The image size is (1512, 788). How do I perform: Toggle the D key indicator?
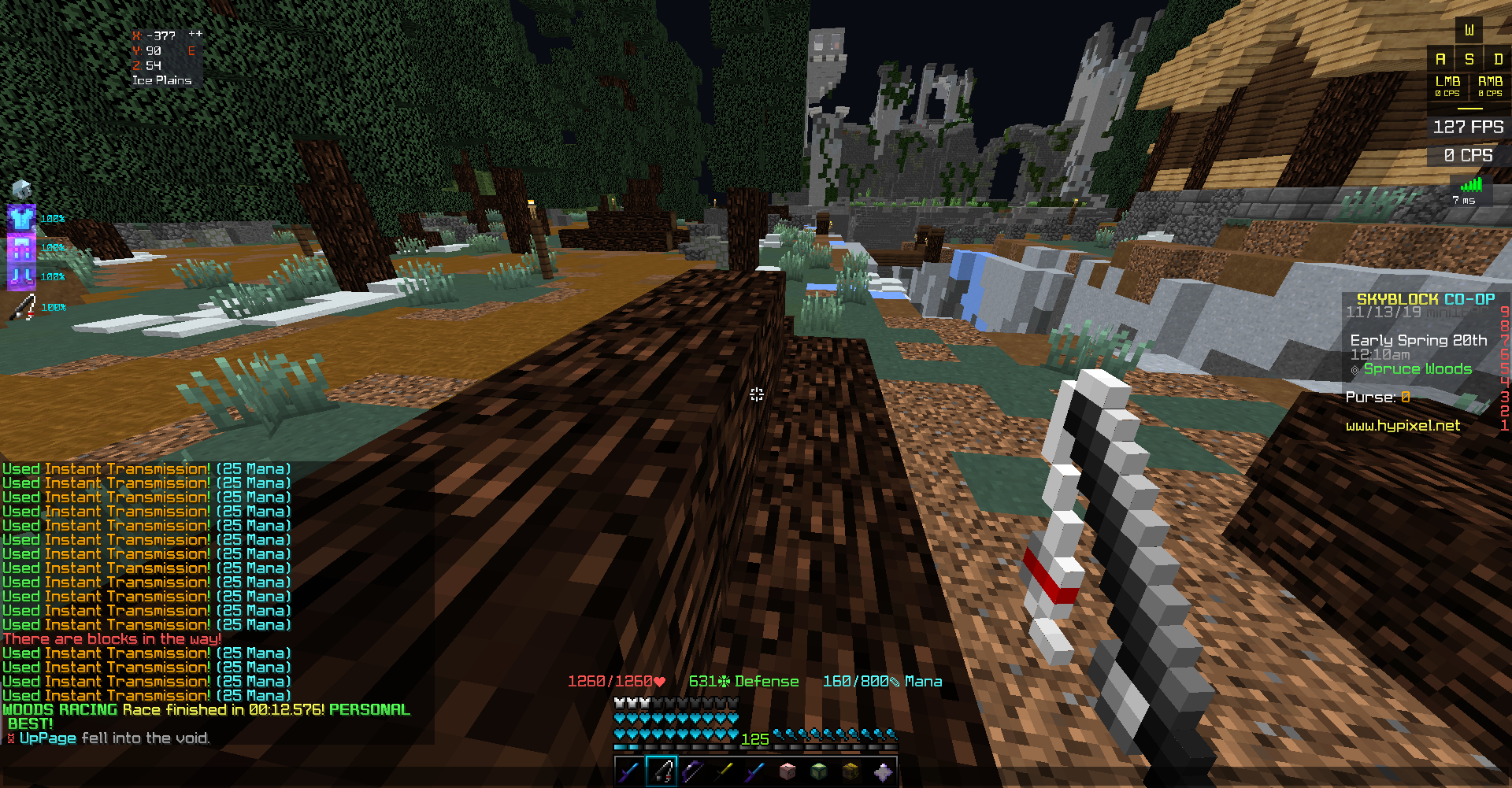coord(1495,58)
